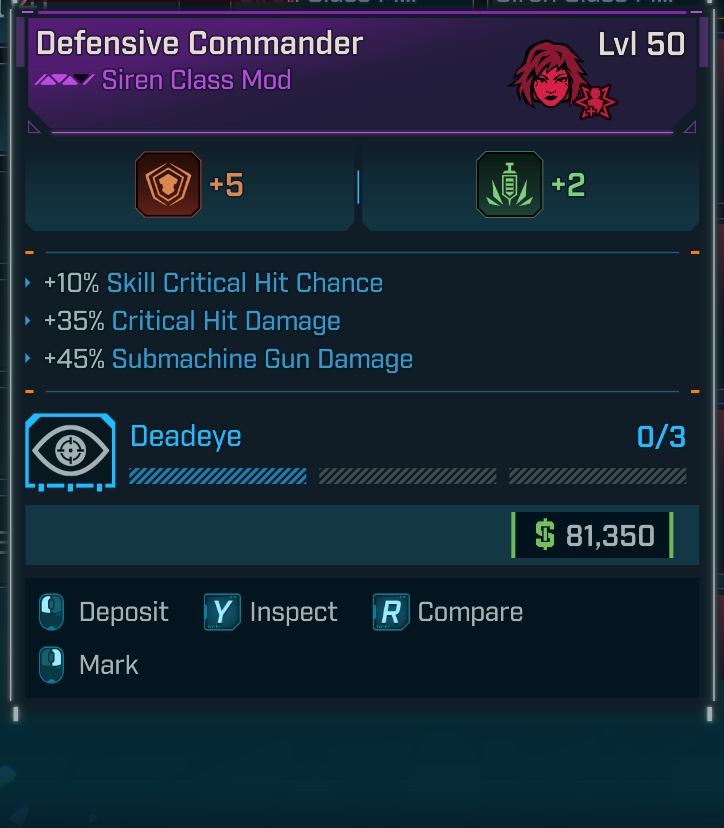Select the green syringe skill icon
724x828 pixels.
click(x=510, y=185)
